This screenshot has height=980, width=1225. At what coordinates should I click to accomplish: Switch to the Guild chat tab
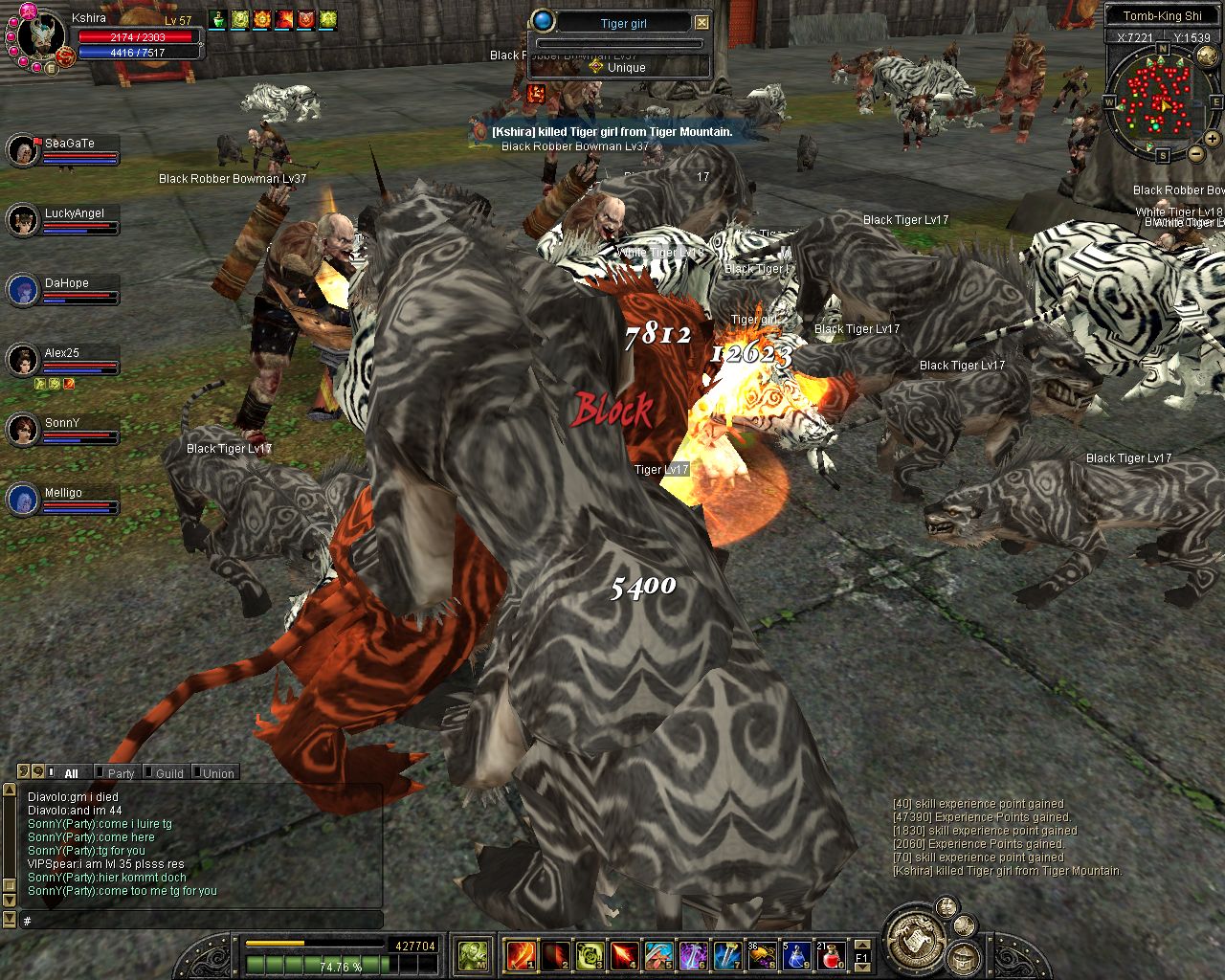click(169, 773)
